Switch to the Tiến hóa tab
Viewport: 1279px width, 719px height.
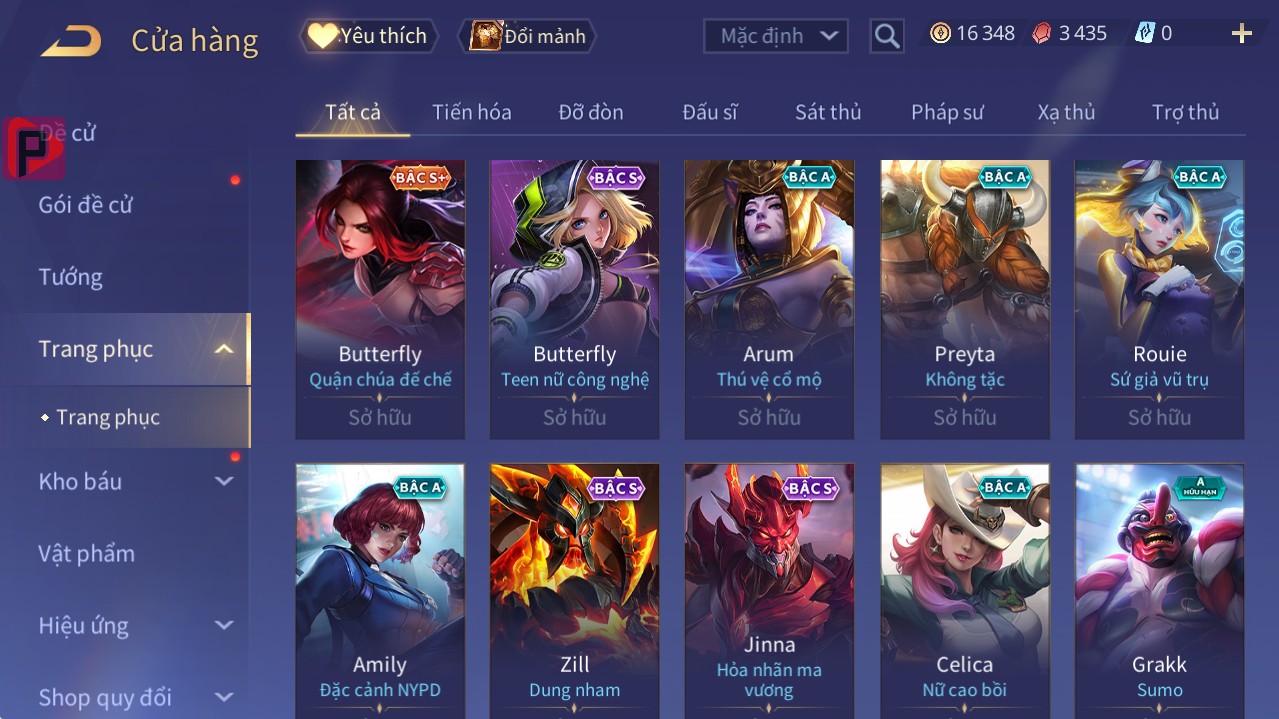(x=471, y=112)
